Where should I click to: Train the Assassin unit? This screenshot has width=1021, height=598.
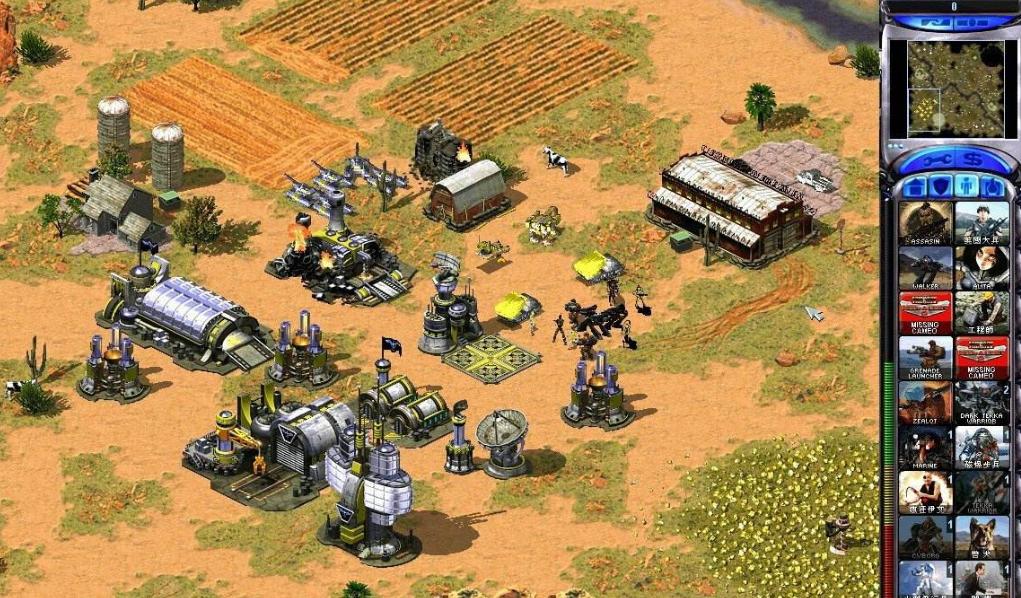pyautogui.click(x=925, y=223)
